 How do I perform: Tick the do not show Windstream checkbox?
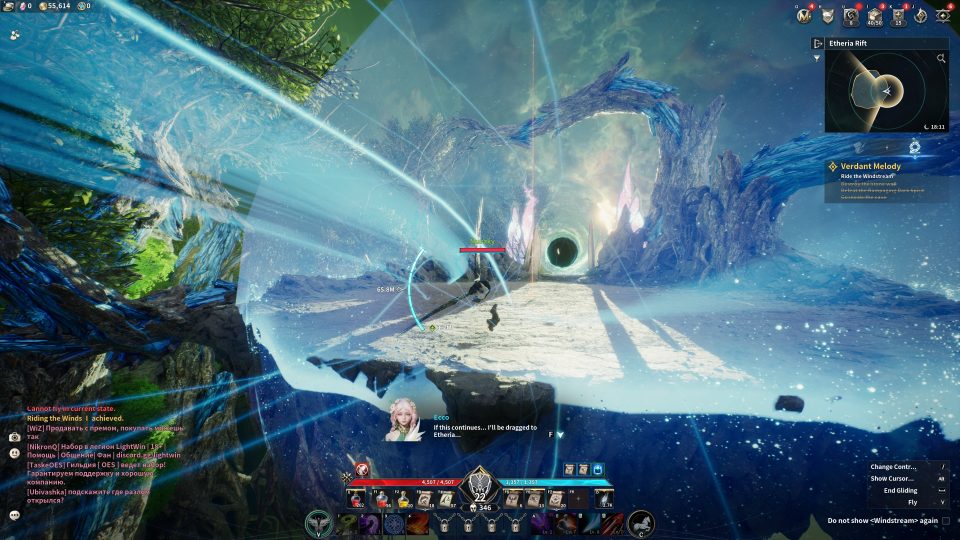click(x=946, y=521)
